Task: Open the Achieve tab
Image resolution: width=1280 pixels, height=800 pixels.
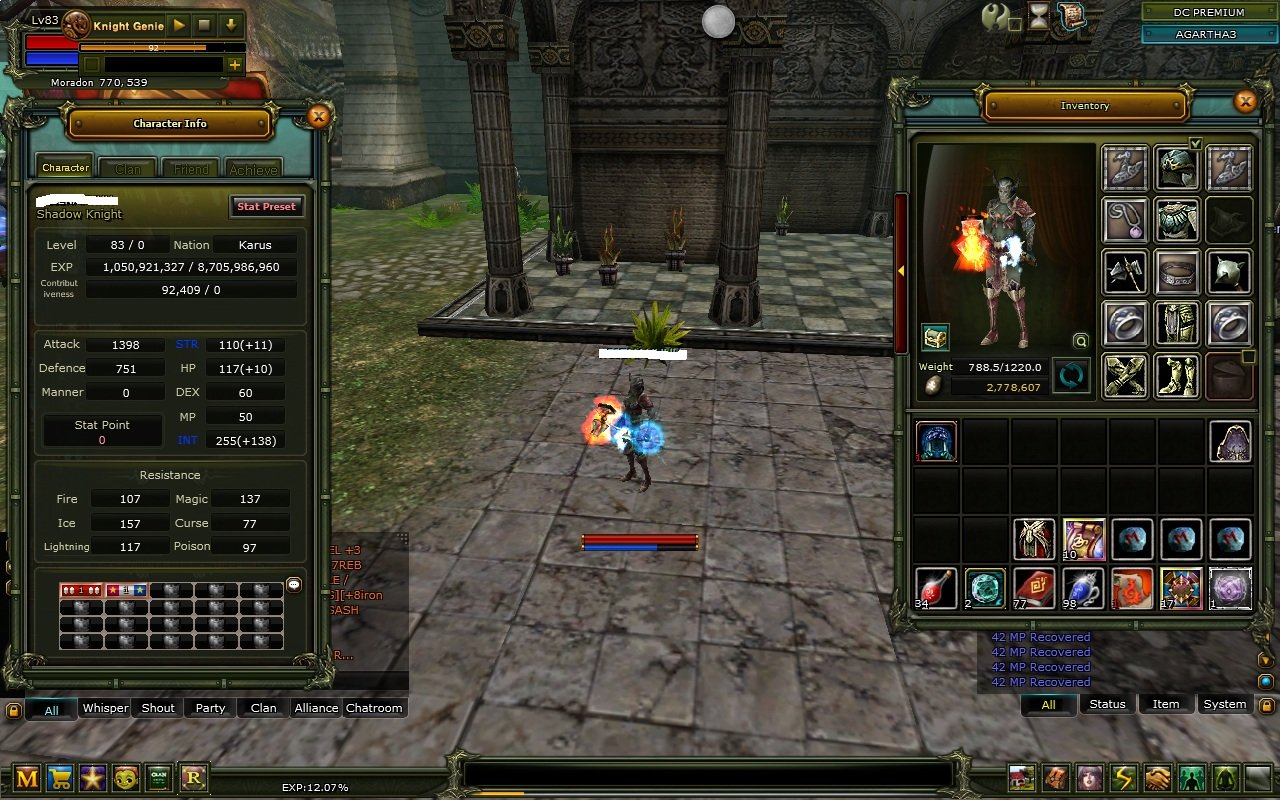Action: pos(253,169)
